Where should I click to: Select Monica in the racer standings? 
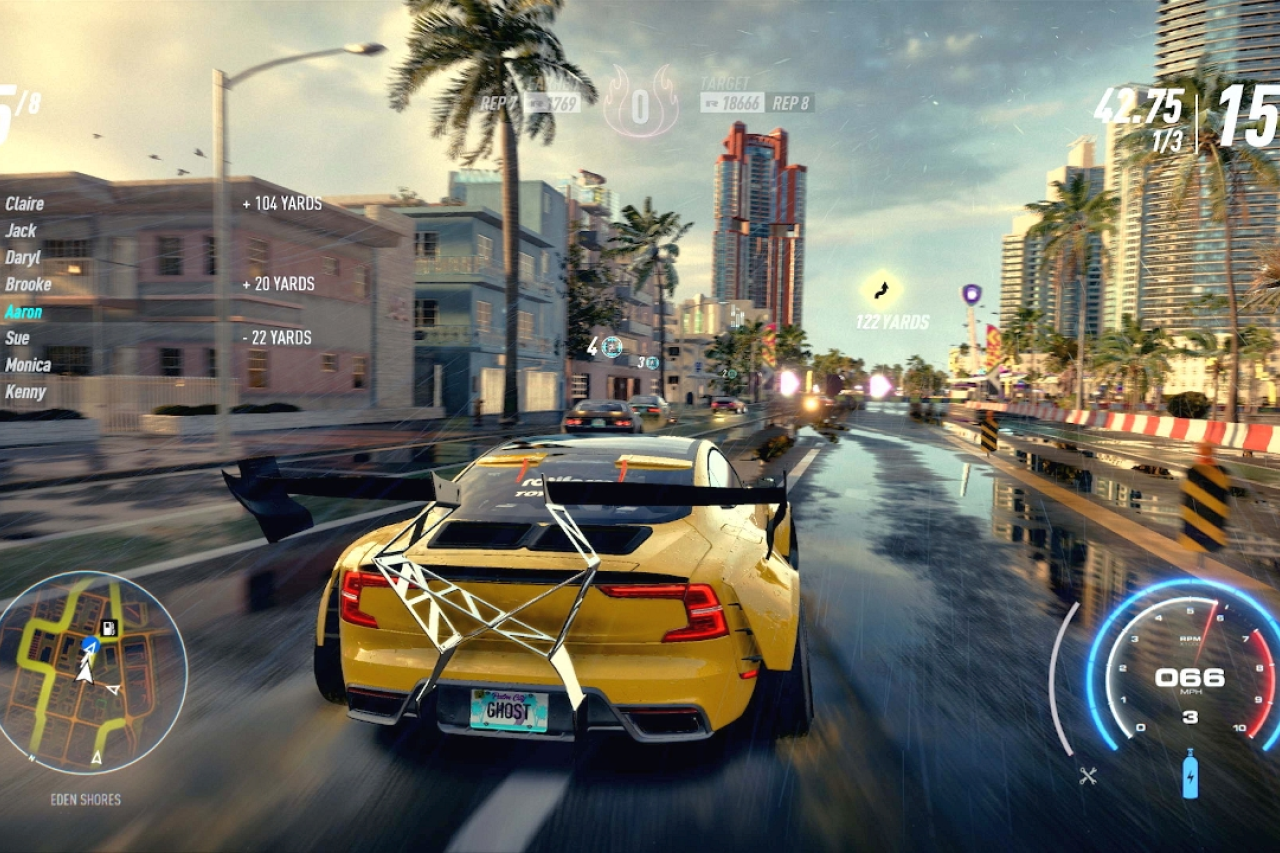(28, 365)
